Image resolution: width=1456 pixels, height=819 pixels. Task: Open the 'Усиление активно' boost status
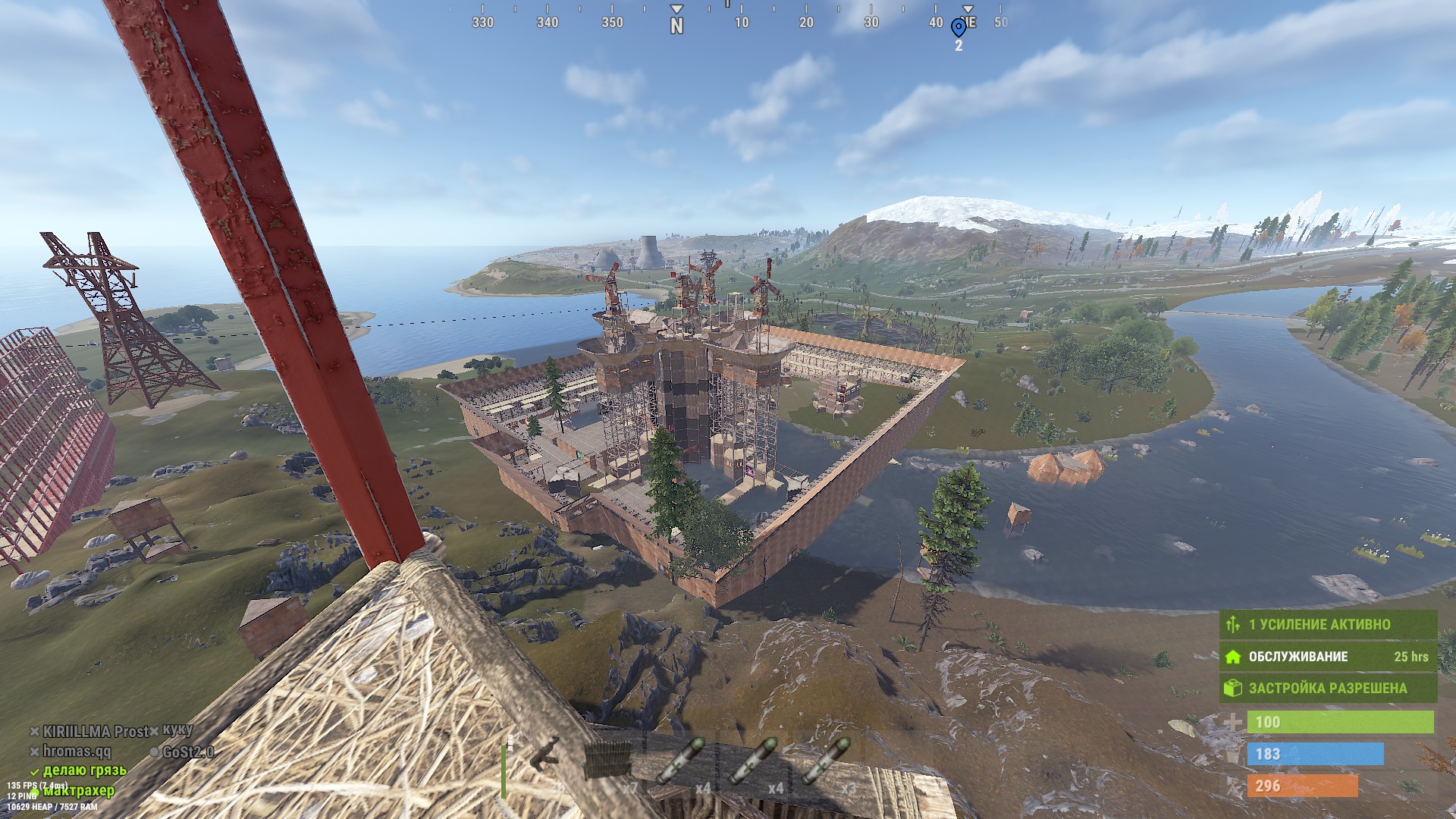pyautogui.click(x=1328, y=625)
